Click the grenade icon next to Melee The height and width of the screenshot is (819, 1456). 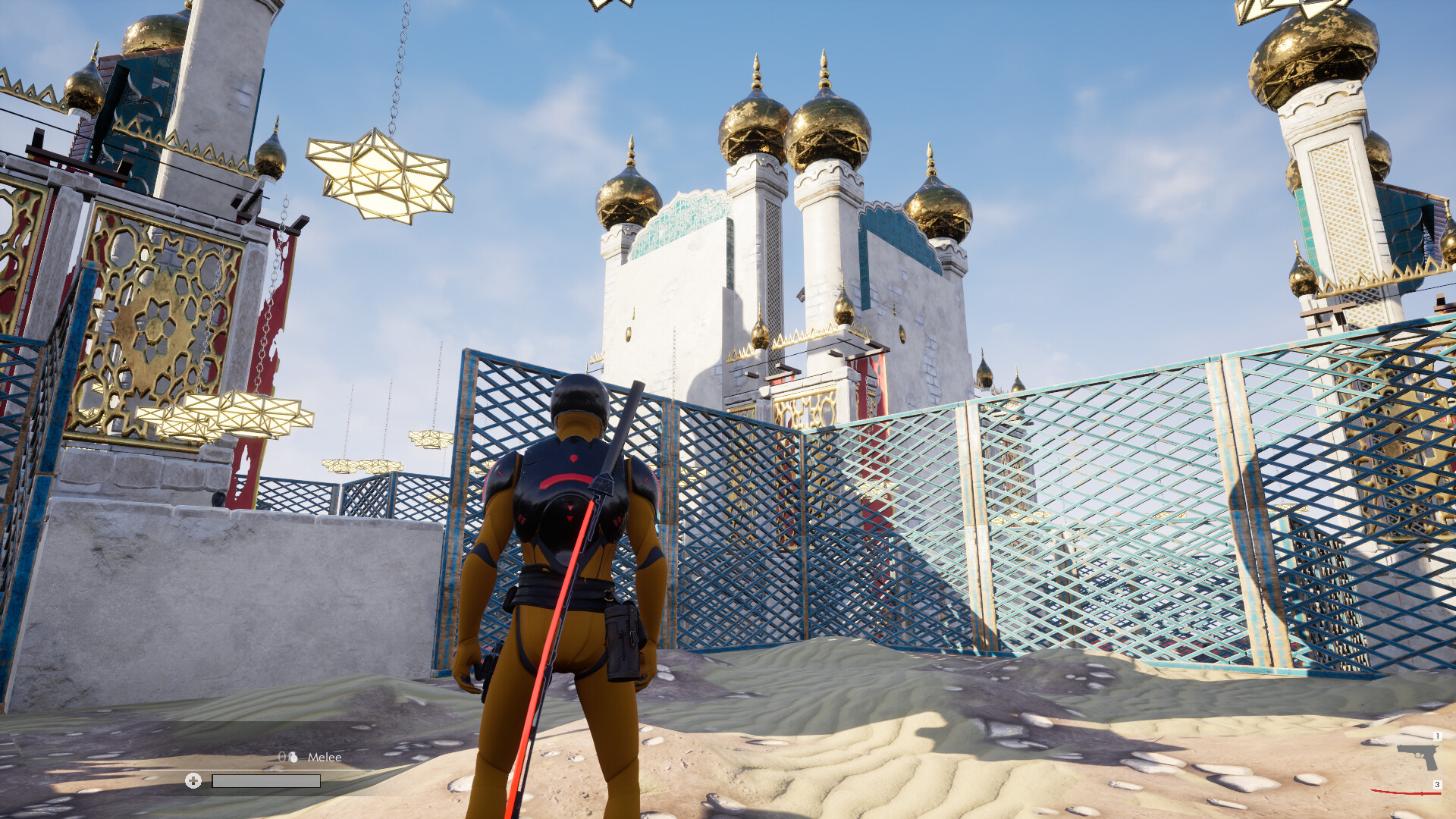(x=293, y=758)
